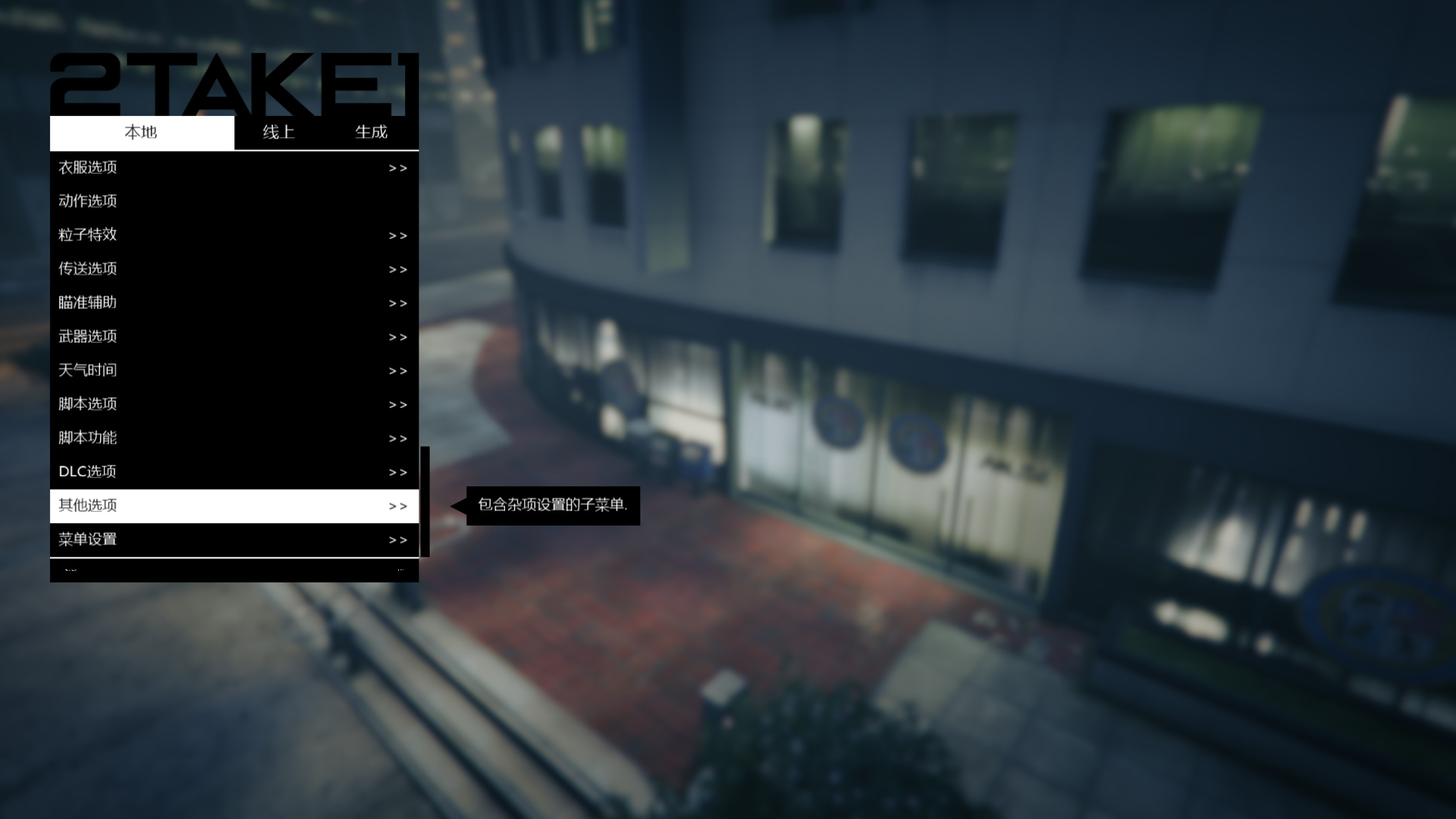Expand 武器选项 using its >> arrow

397,336
